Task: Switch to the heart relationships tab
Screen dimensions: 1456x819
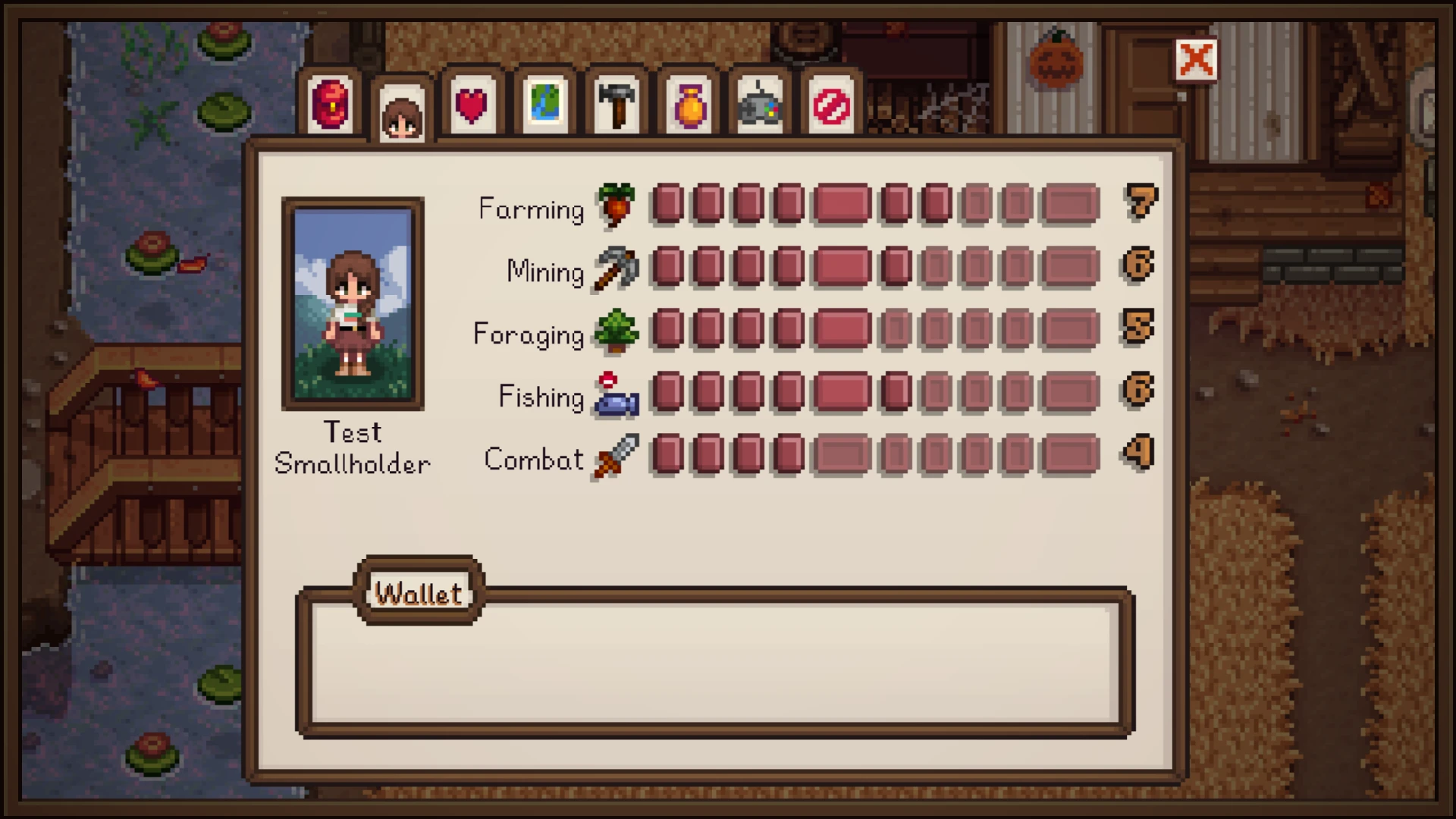Action: [x=471, y=104]
